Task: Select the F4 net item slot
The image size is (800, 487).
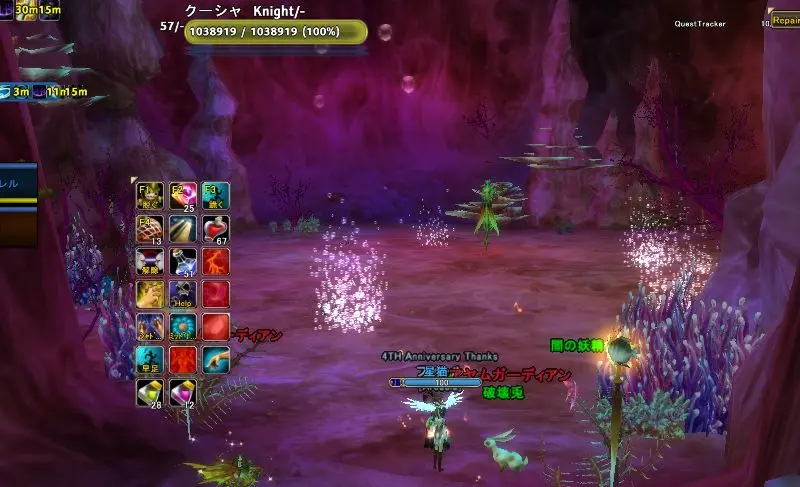Action: 150,229
